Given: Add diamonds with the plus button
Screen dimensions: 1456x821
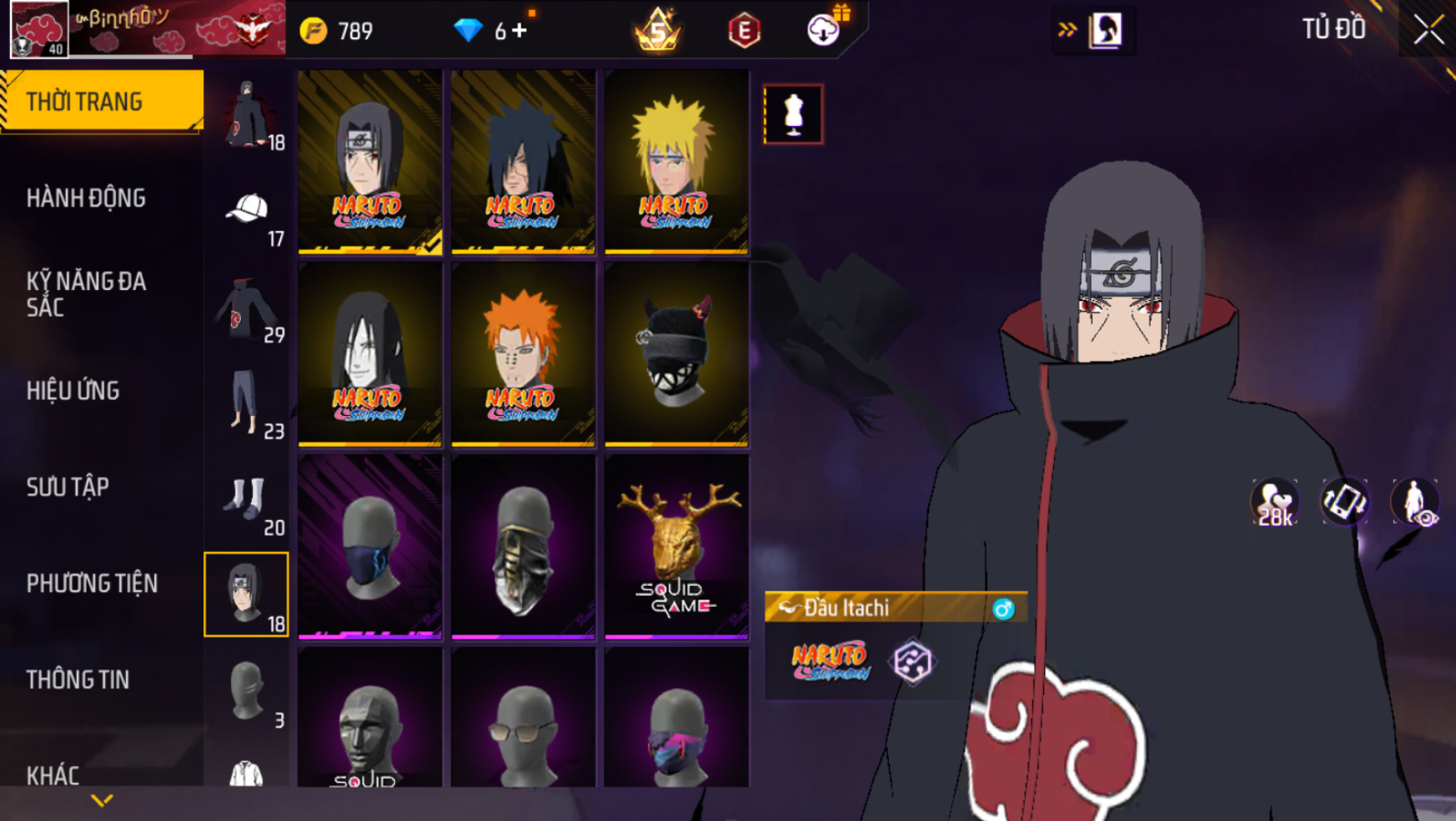Looking at the screenshot, I should [x=520, y=31].
